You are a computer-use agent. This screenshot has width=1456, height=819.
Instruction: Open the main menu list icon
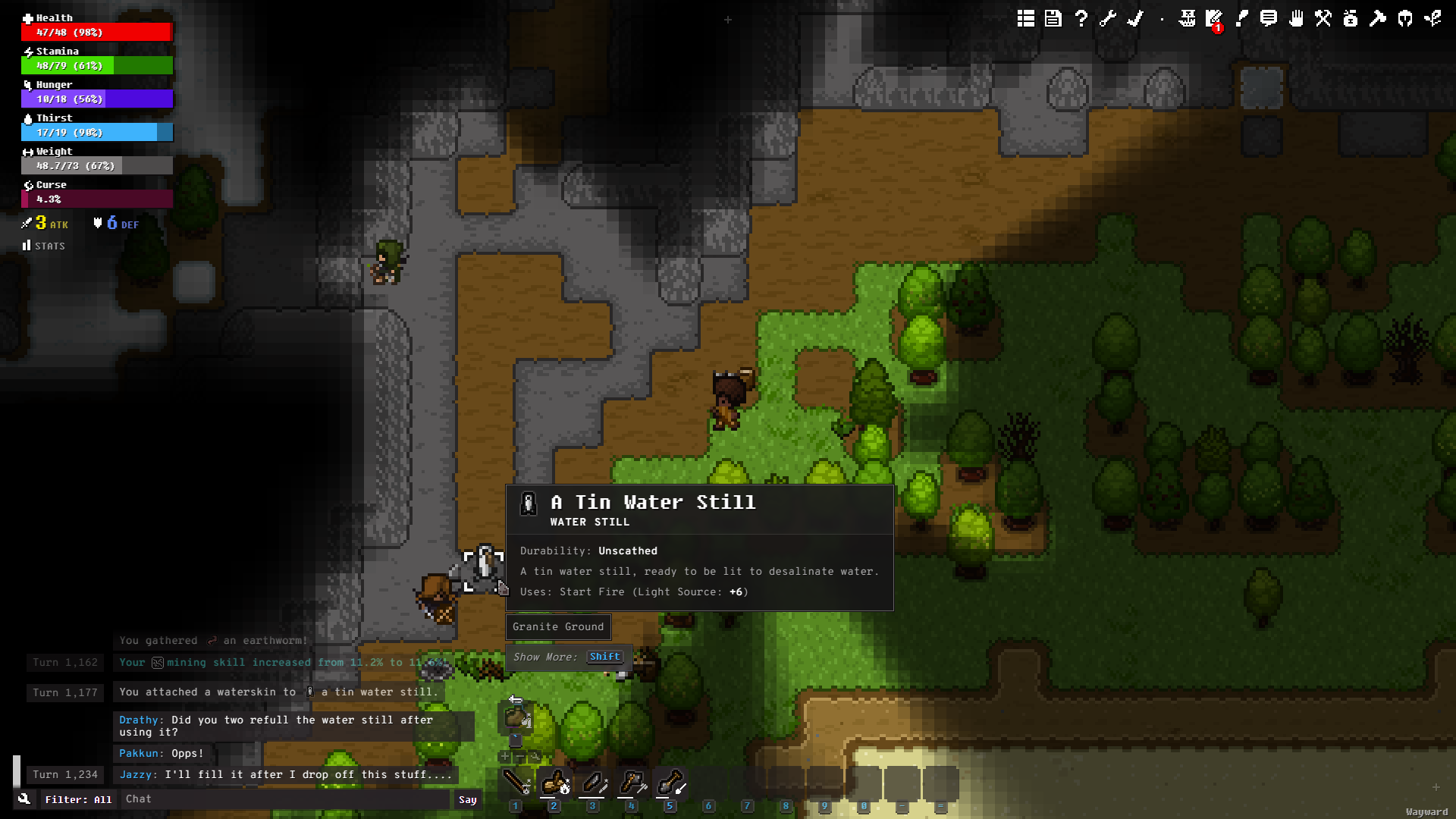coord(1026,18)
